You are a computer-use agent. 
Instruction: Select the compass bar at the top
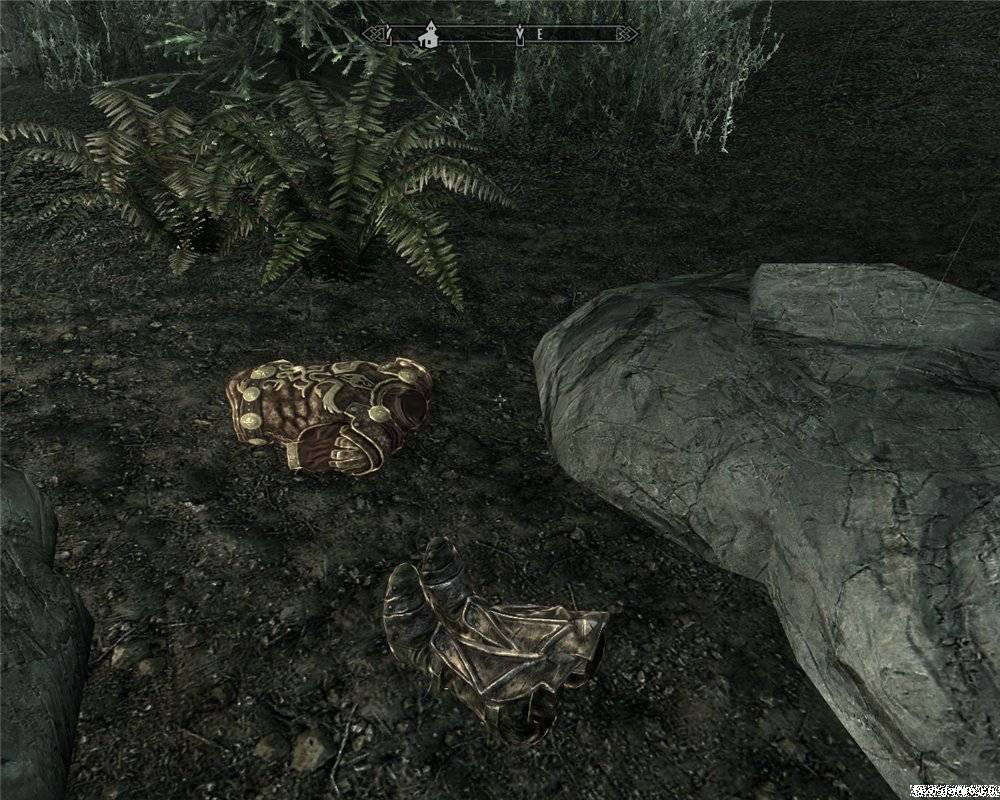pos(500,35)
